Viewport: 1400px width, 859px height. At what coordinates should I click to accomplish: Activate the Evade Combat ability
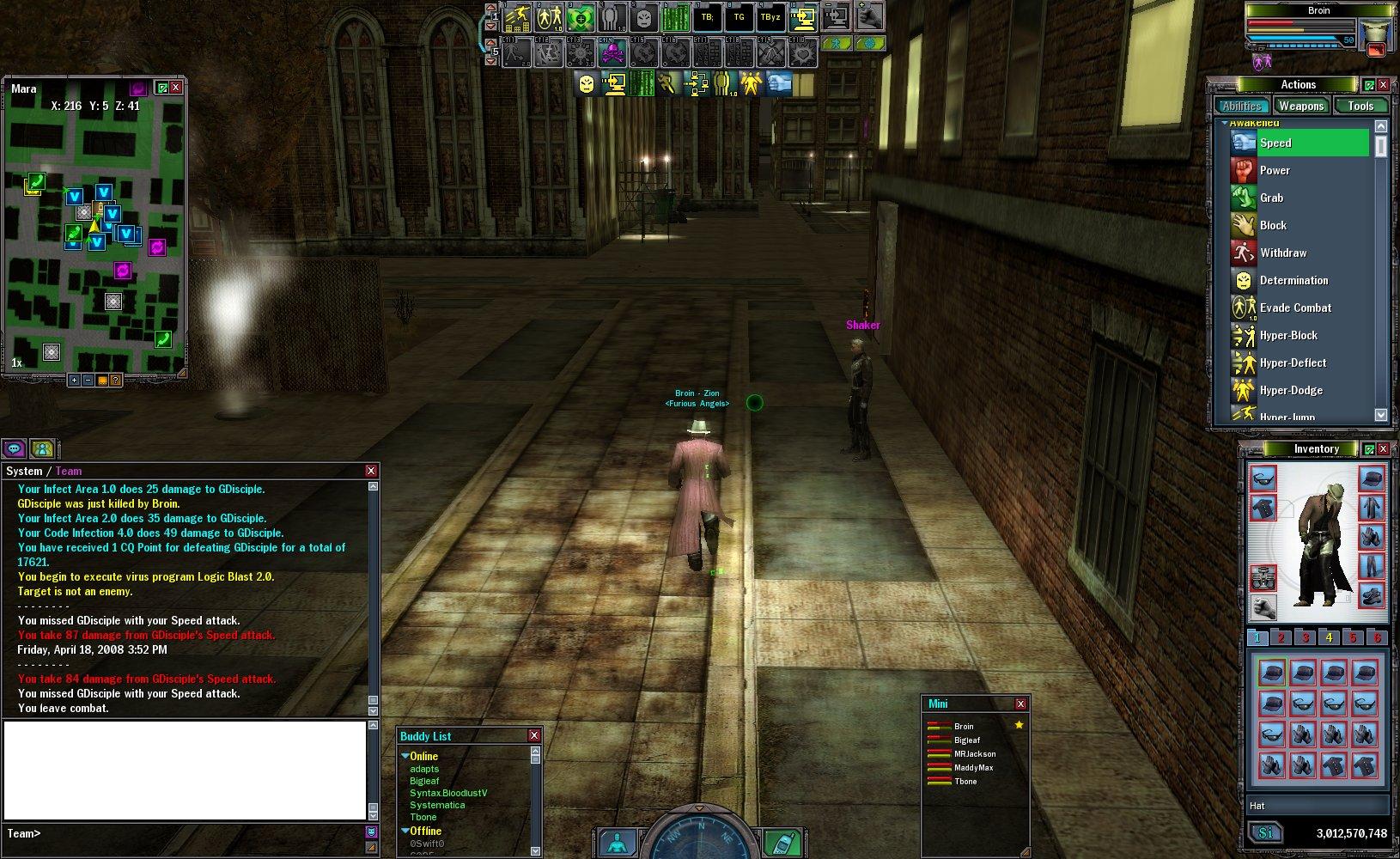pyautogui.click(x=1294, y=308)
